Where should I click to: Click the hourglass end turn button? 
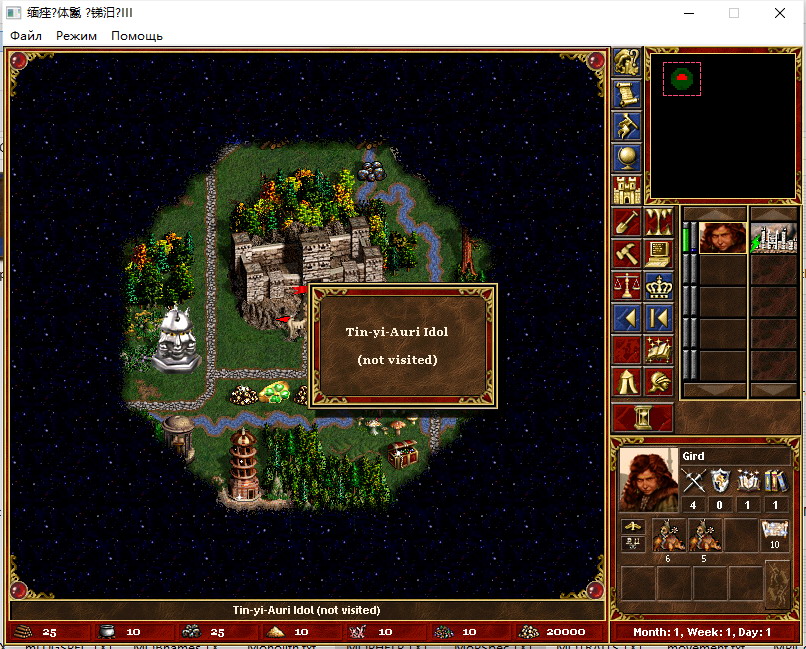point(641,417)
